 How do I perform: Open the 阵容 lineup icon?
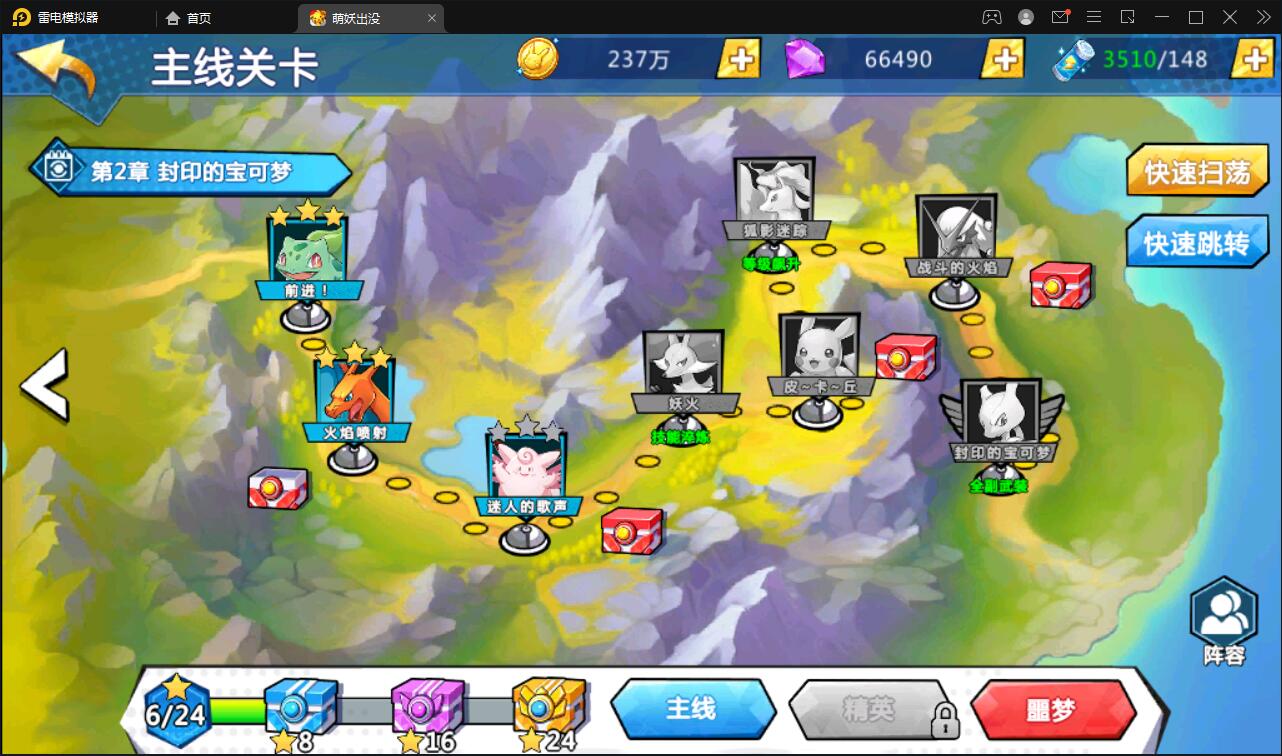coord(1223,622)
